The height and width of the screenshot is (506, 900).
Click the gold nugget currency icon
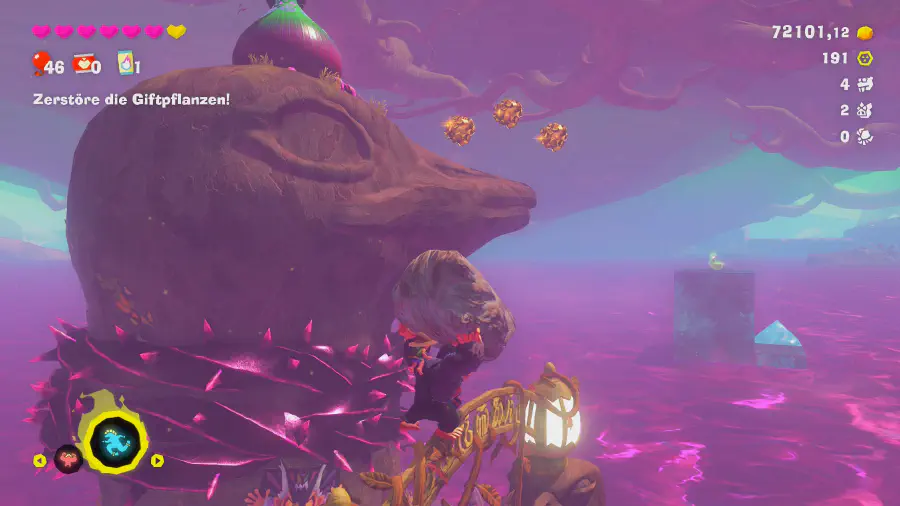pos(865,32)
